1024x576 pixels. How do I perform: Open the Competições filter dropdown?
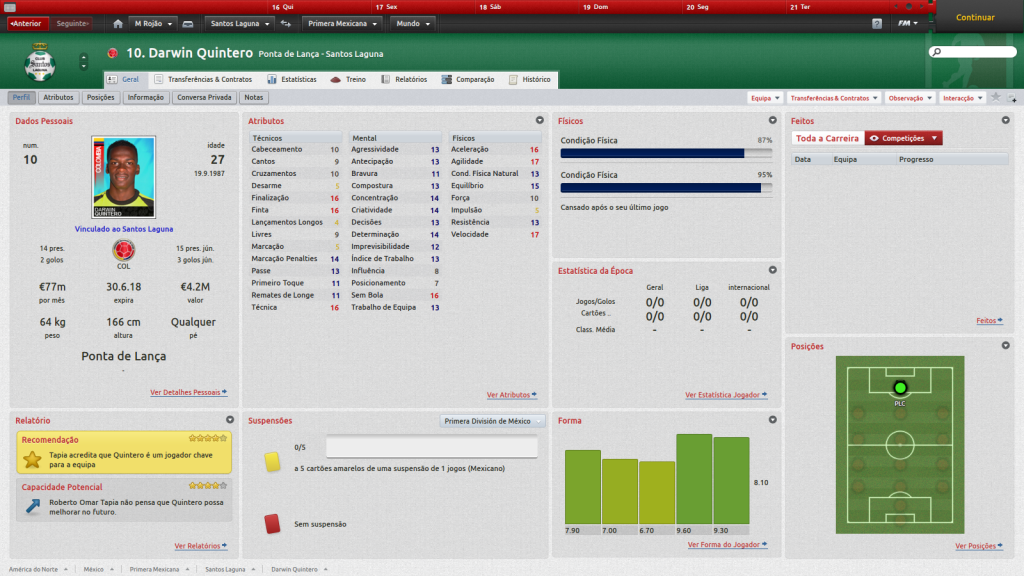click(903, 138)
